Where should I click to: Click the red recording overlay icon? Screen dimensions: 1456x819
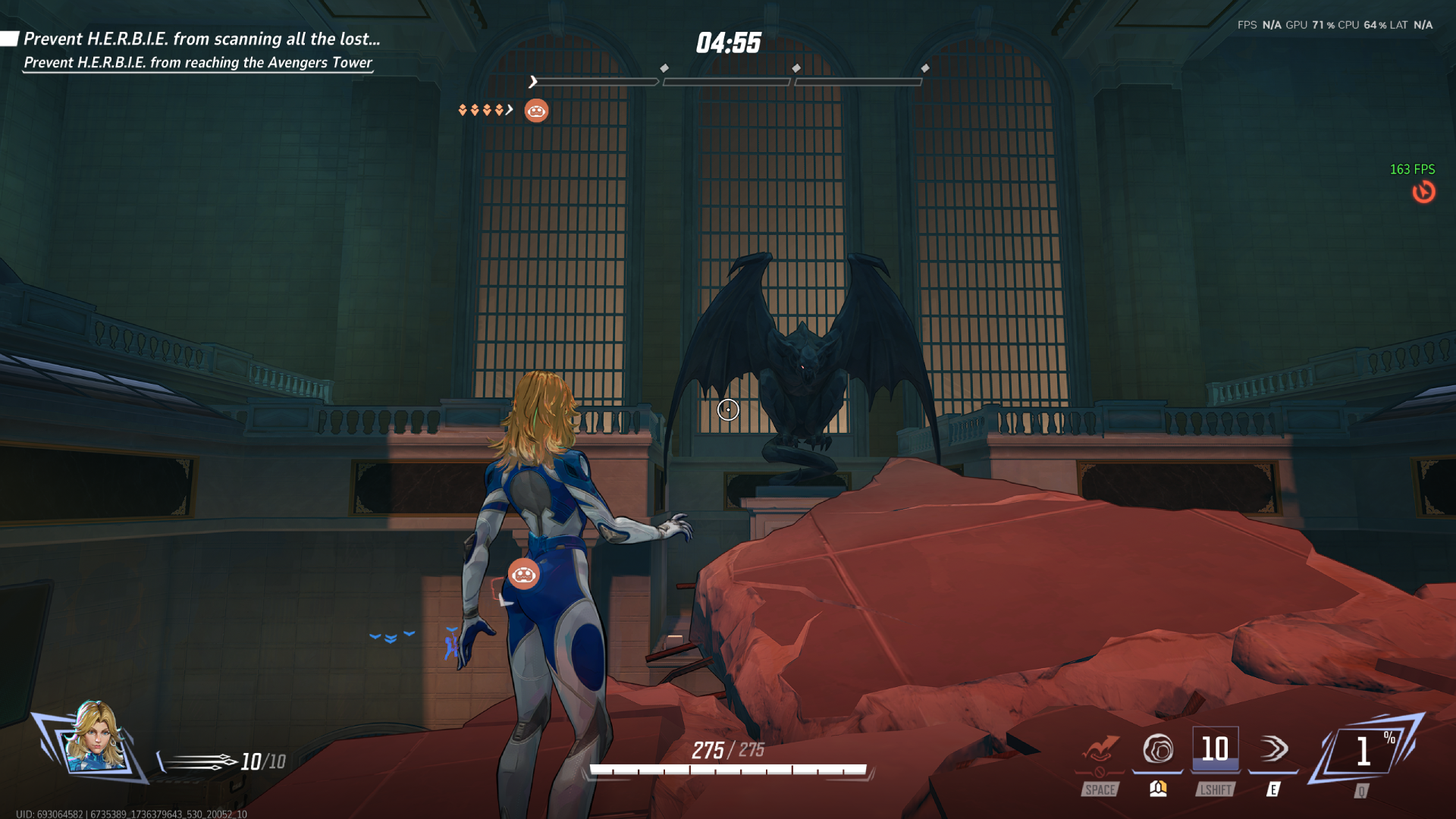click(1423, 192)
